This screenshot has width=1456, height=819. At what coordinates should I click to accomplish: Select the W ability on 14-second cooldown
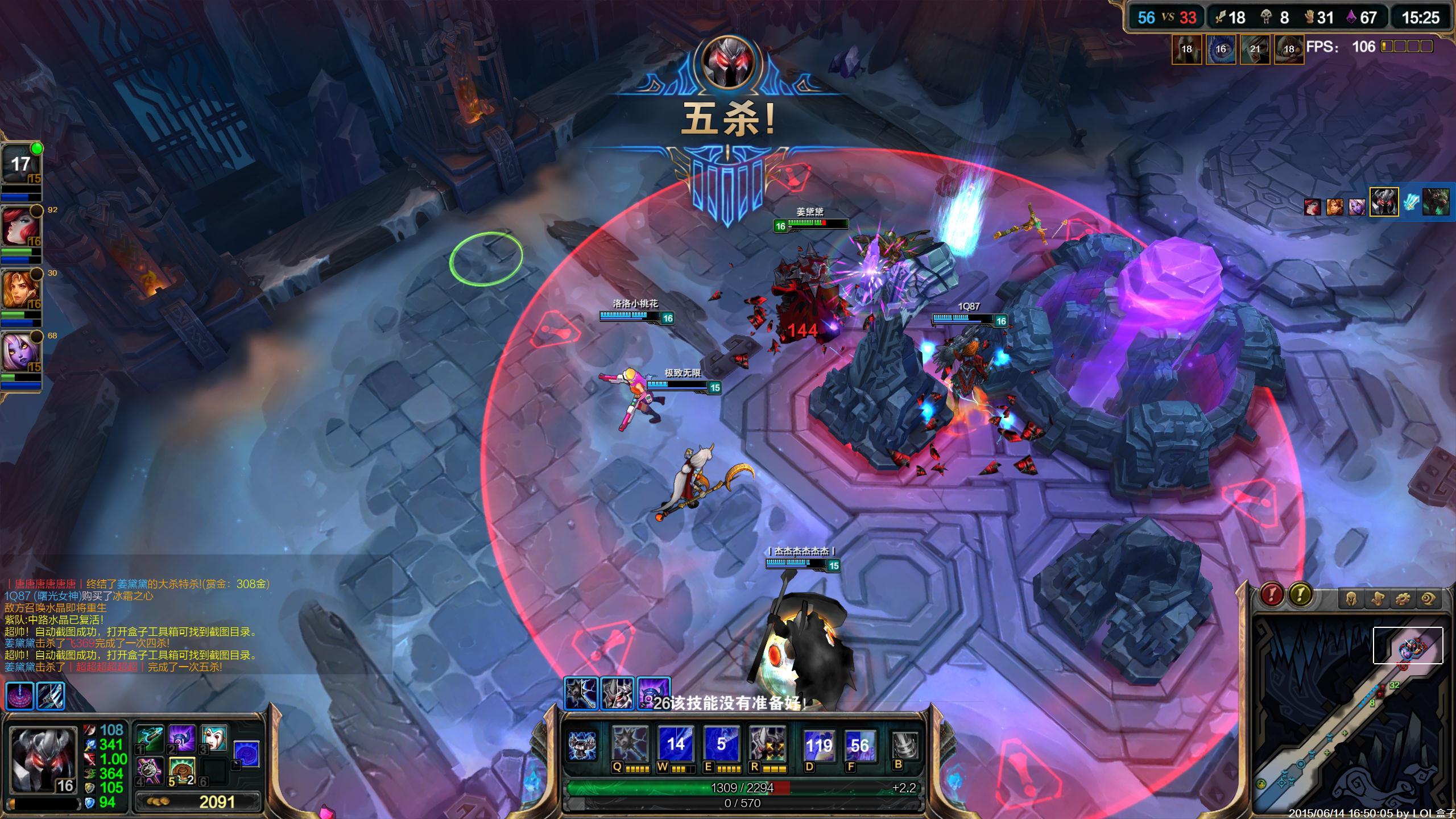pyautogui.click(x=675, y=744)
